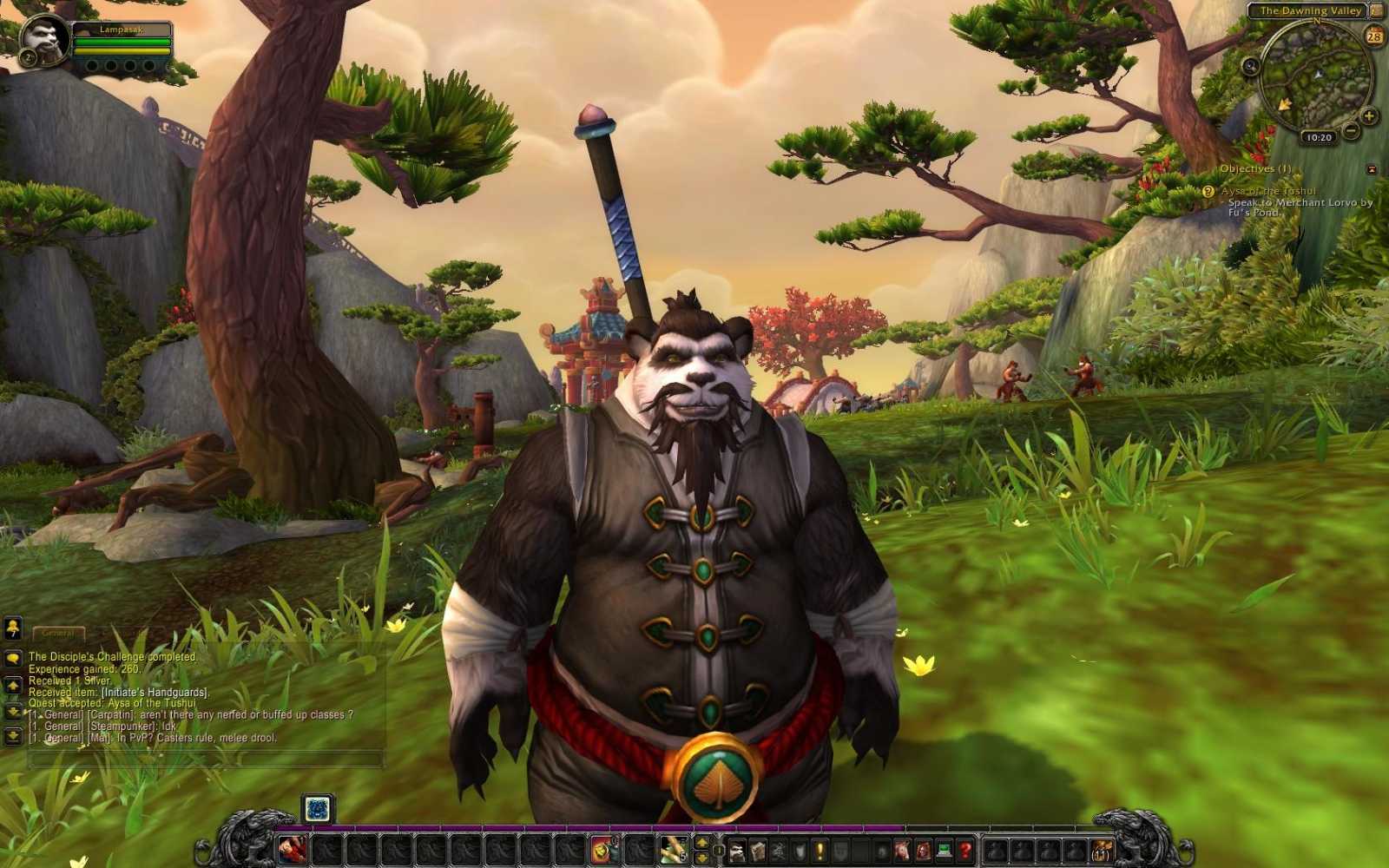Open the spellbook from the micro menu
The image size is (1389, 868).
(x=760, y=850)
